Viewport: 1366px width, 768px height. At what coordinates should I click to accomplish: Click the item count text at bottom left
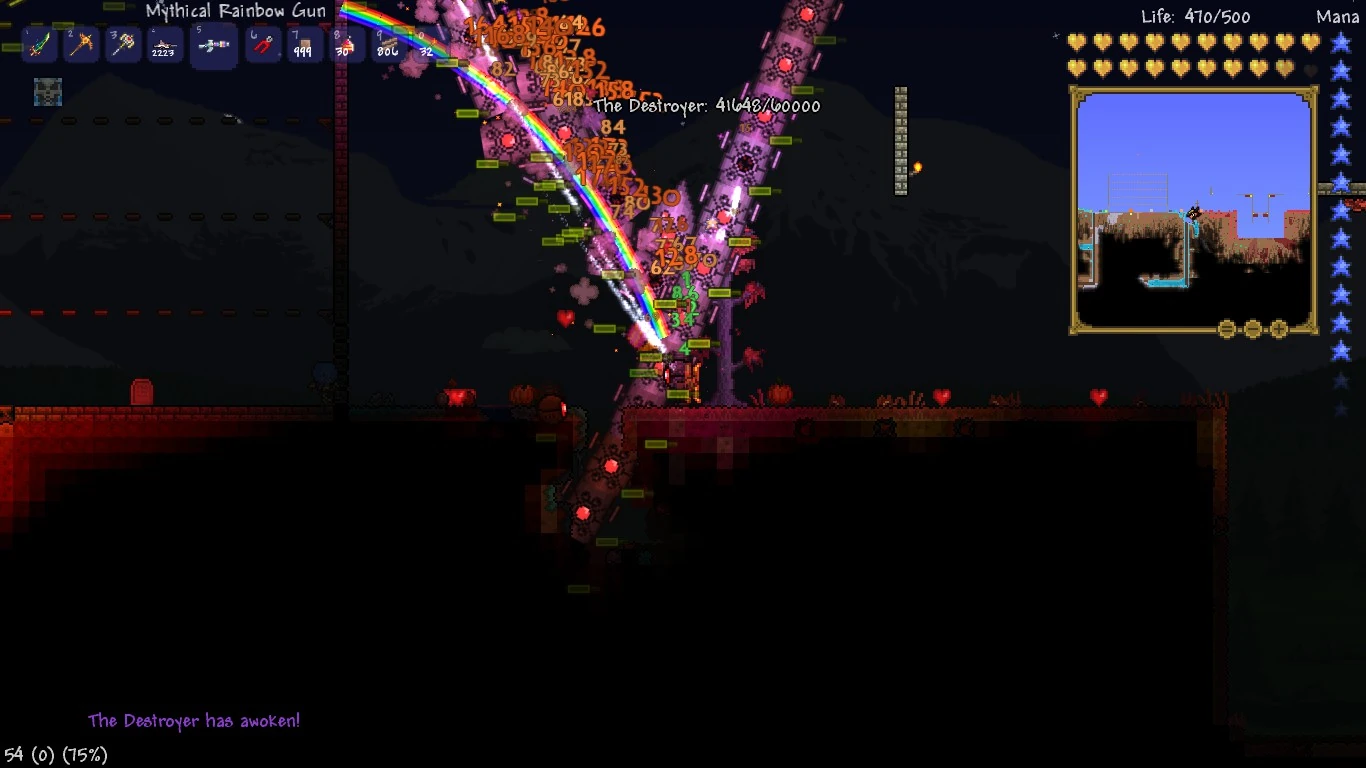pos(55,756)
